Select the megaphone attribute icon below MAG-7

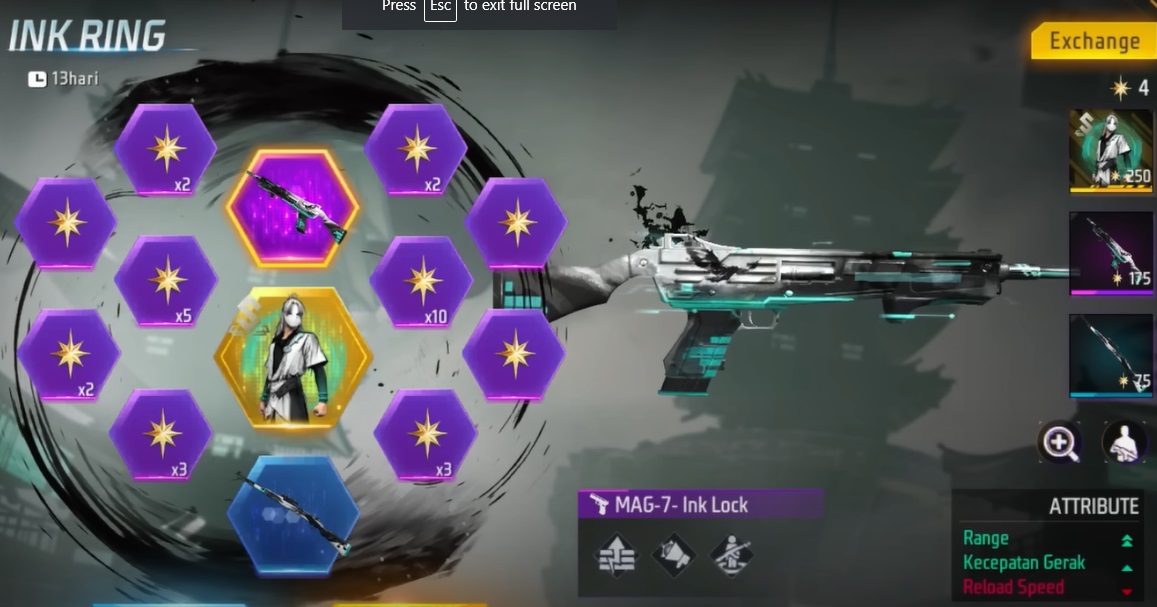point(673,556)
